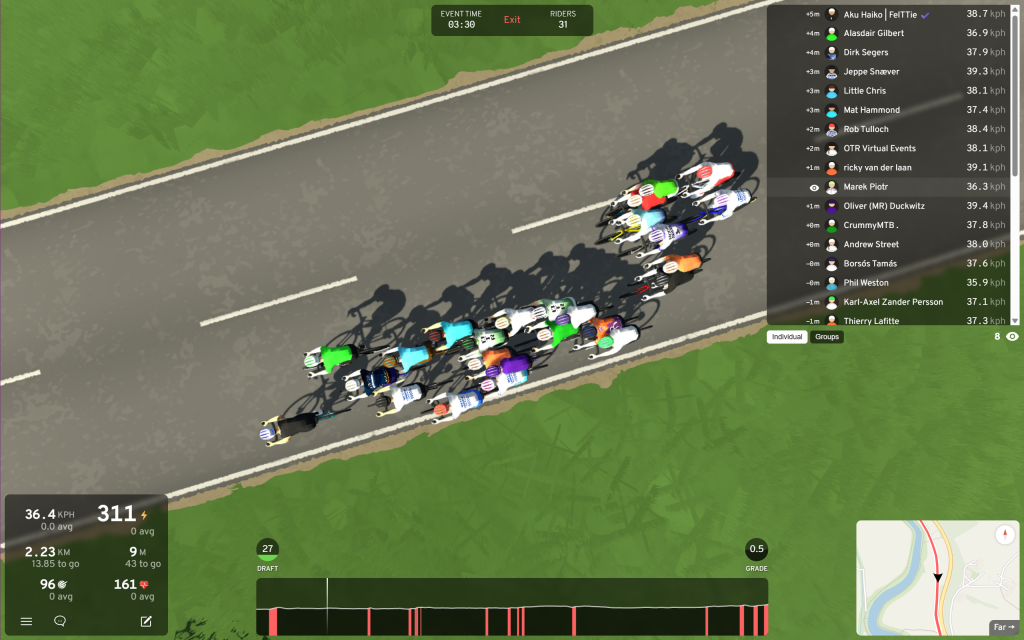Exit the current event
This screenshot has width=1024, height=640.
(x=512, y=20)
